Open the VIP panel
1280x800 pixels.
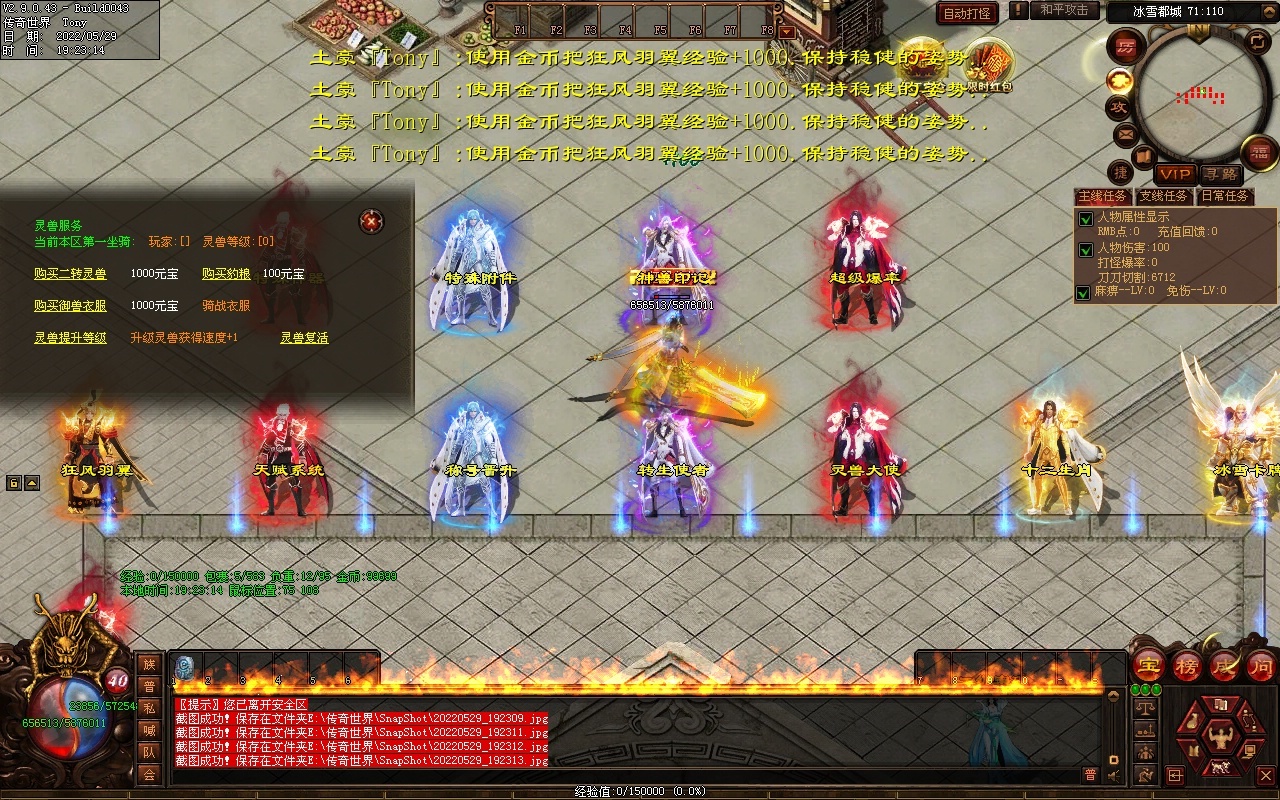pyautogui.click(x=1175, y=174)
